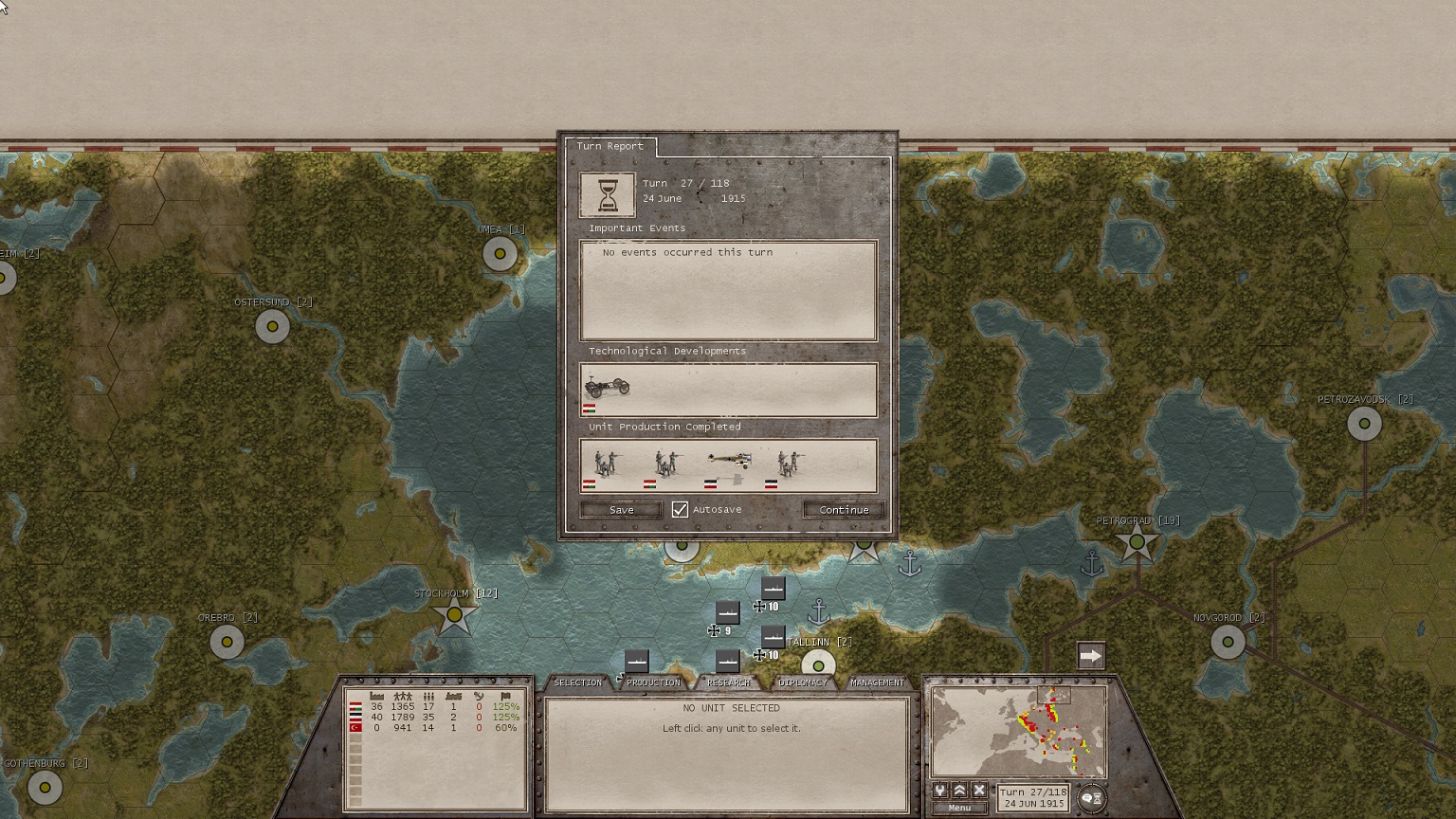1456x819 pixels.
Task: Select the completed aircraft unit in report
Action: pyautogui.click(x=729, y=463)
